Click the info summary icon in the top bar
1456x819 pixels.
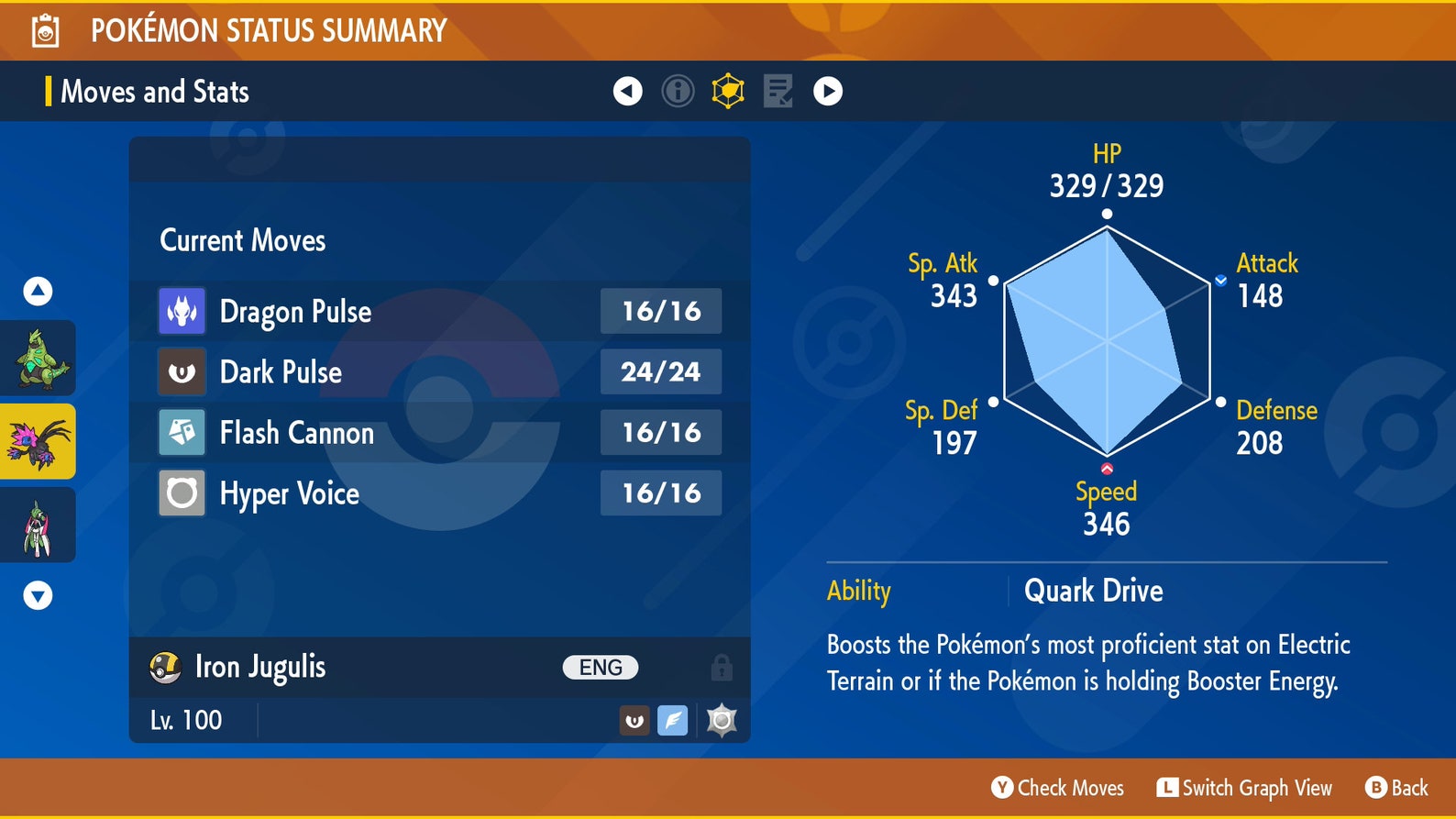click(x=678, y=91)
